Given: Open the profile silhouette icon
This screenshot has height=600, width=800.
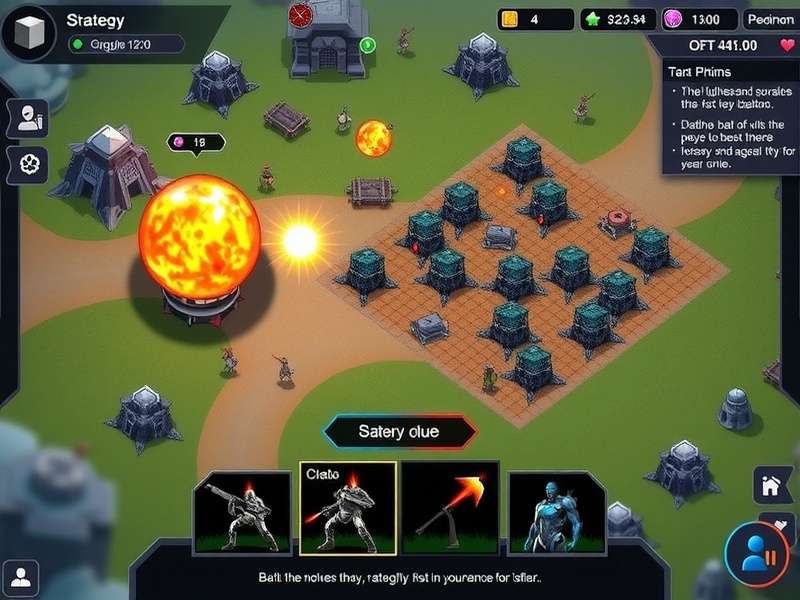Looking at the screenshot, I should 23,576.
